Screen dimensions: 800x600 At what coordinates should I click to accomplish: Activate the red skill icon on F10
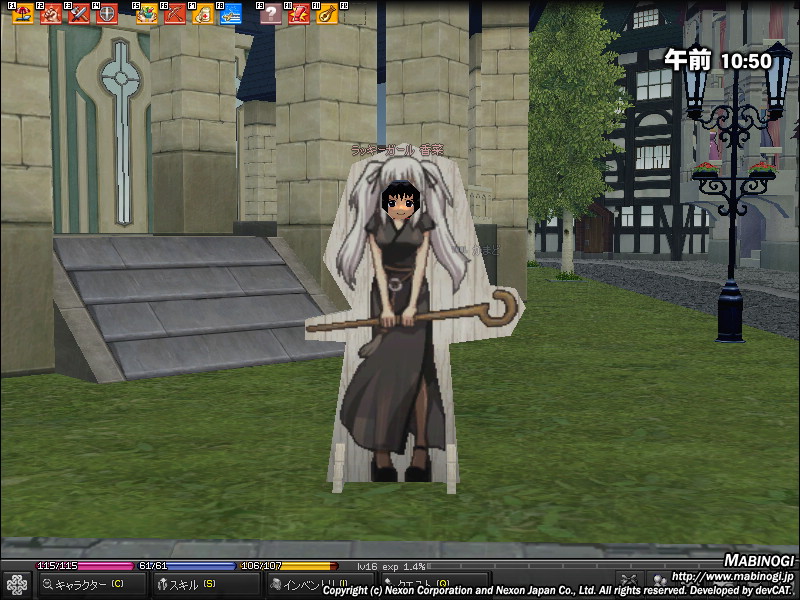tap(299, 14)
